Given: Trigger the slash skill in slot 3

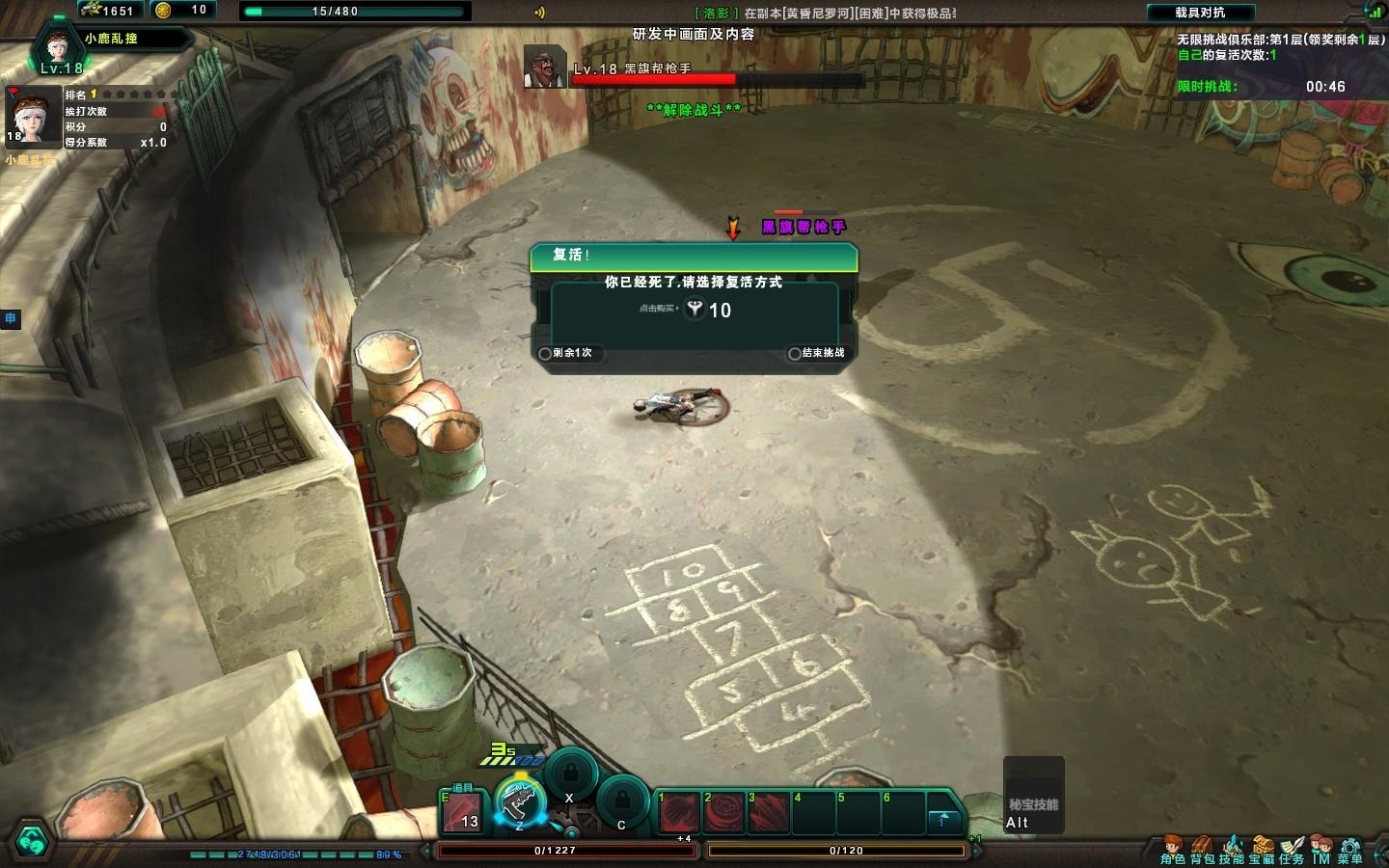Looking at the screenshot, I should pos(768,812).
